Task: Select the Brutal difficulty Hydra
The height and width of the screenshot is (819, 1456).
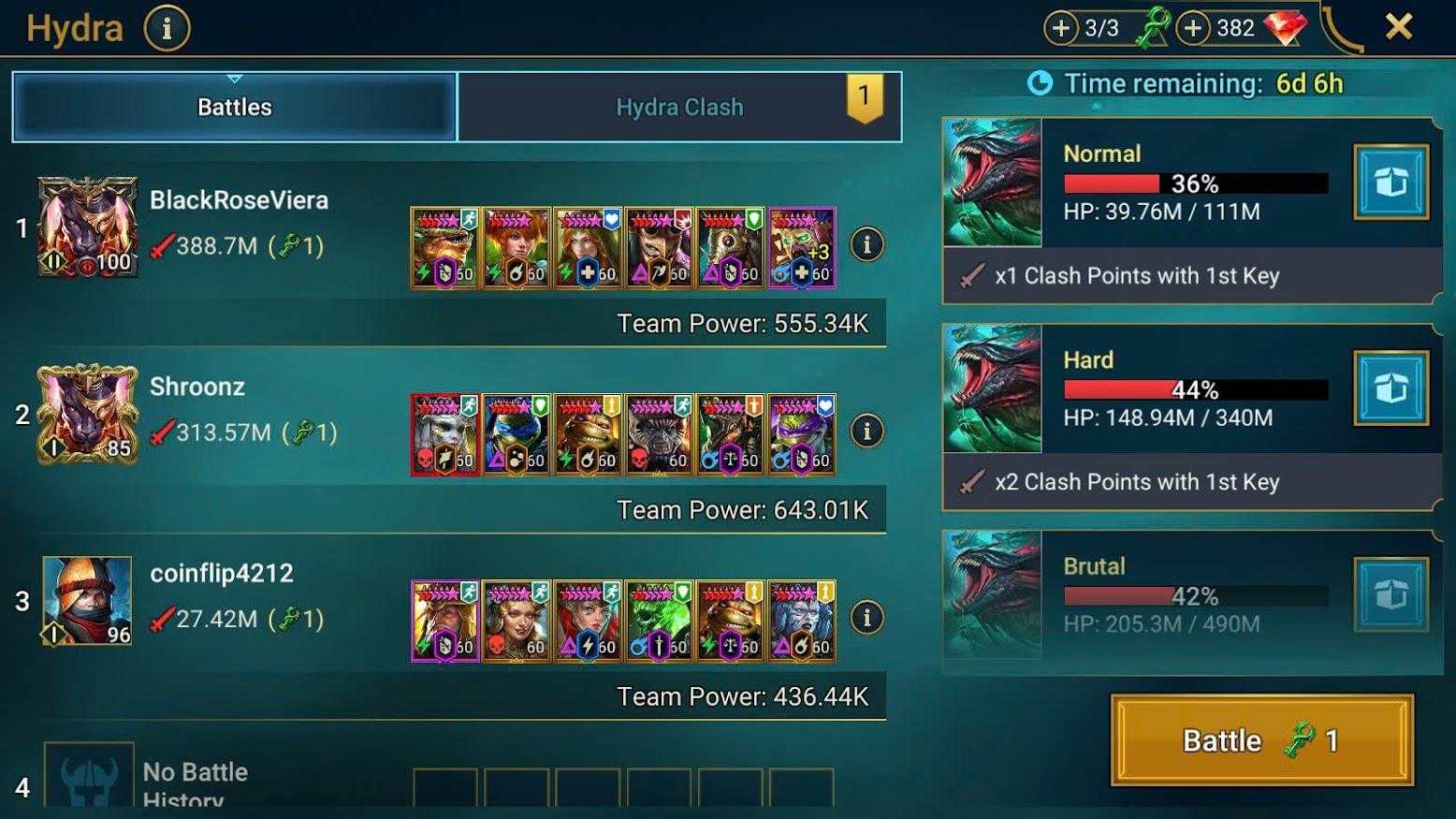Action: (x=1147, y=594)
